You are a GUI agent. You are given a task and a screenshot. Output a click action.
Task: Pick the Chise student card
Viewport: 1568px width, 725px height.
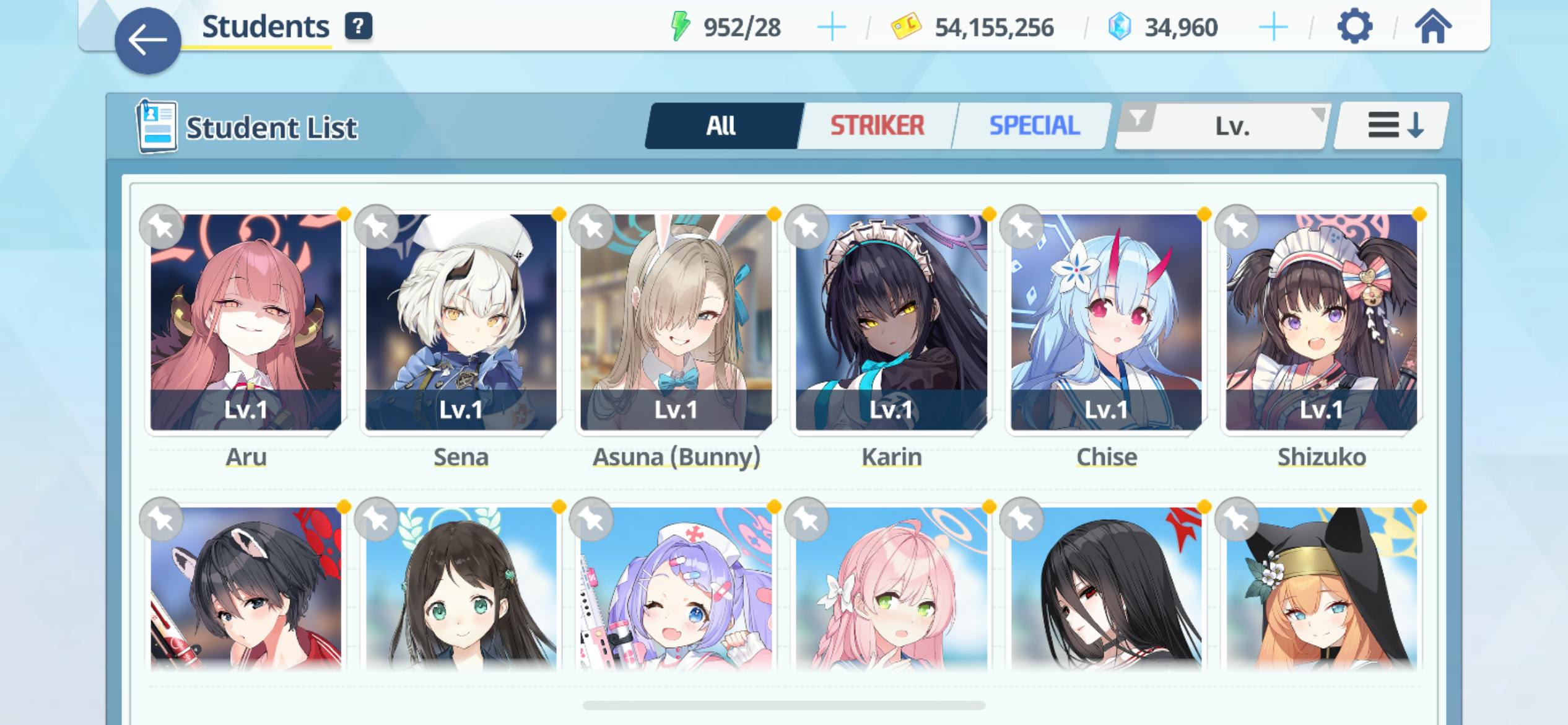[1106, 322]
